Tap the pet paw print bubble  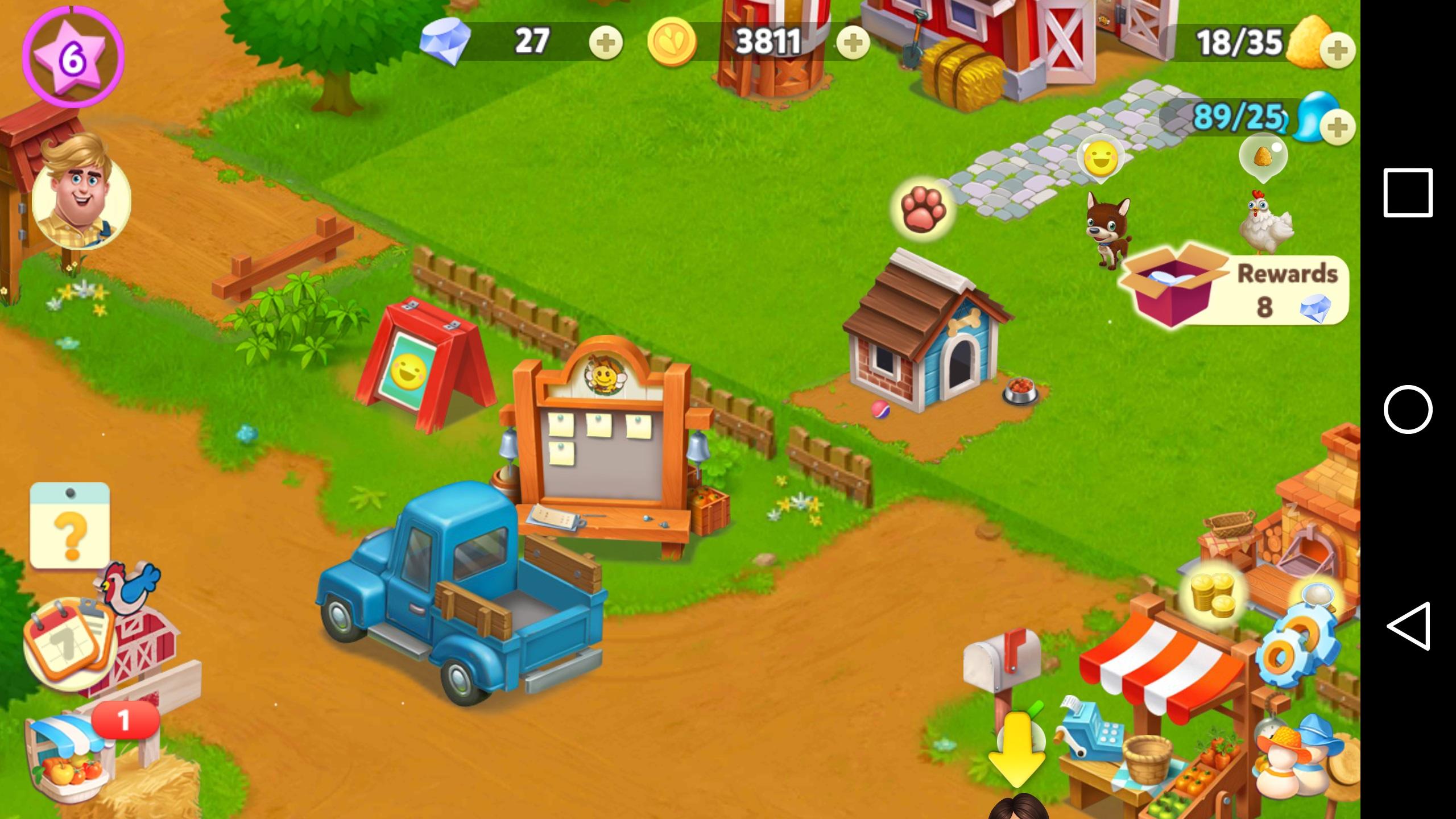click(923, 208)
